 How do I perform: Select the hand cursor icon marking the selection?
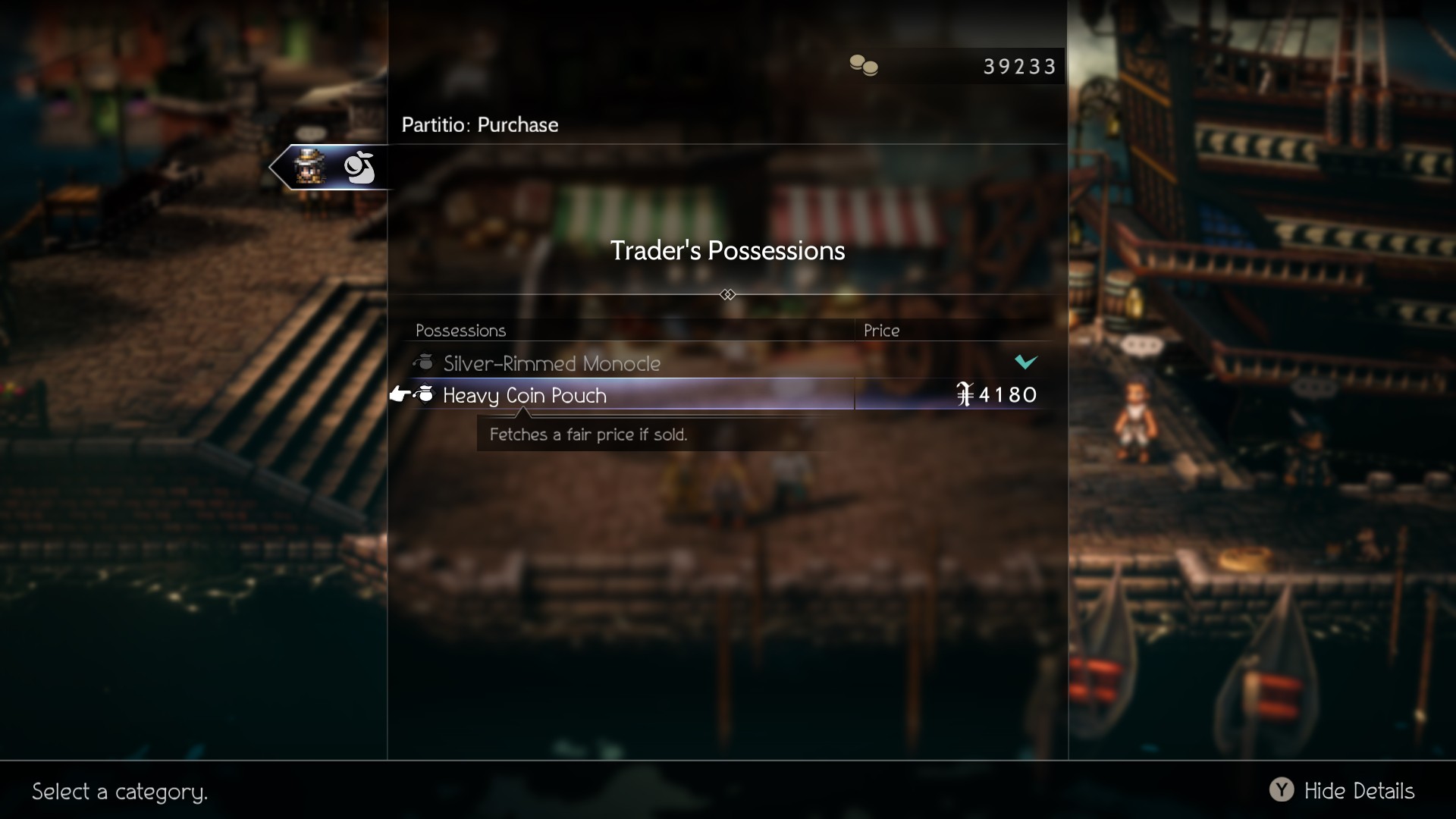click(x=400, y=394)
